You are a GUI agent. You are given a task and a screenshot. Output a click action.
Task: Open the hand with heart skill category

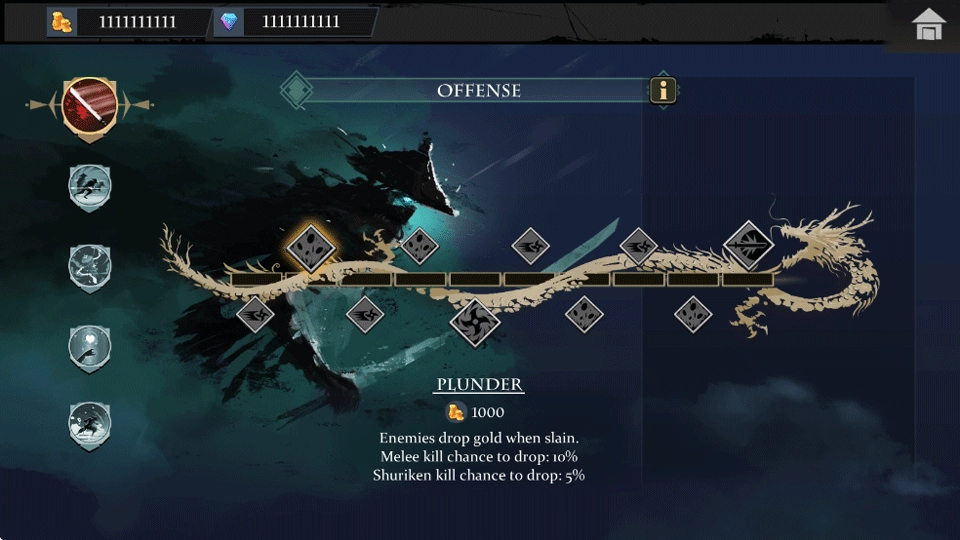click(x=90, y=346)
